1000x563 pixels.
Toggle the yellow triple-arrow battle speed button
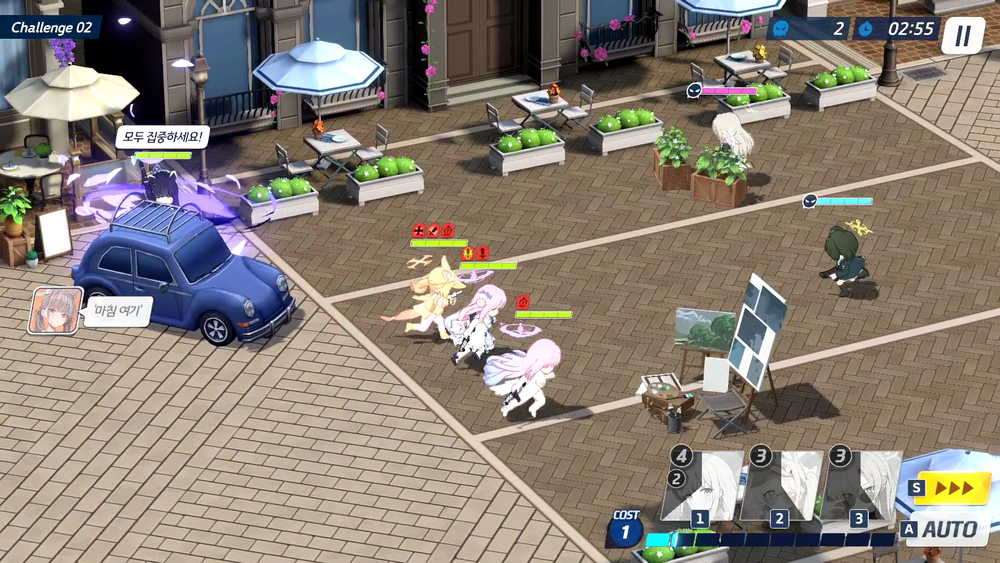[x=951, y=488]
